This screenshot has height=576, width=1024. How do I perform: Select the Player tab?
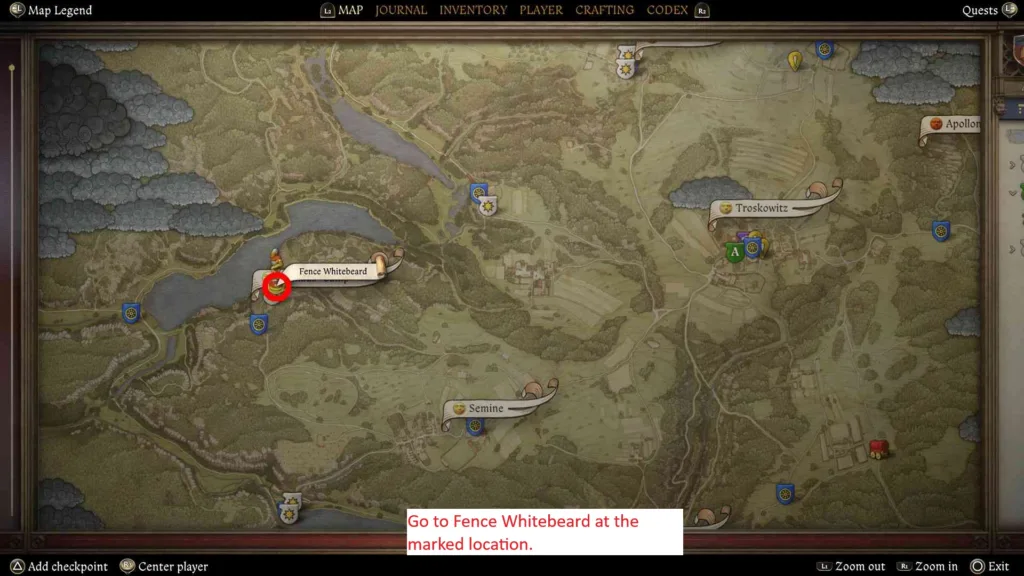(x=541, y=10)
